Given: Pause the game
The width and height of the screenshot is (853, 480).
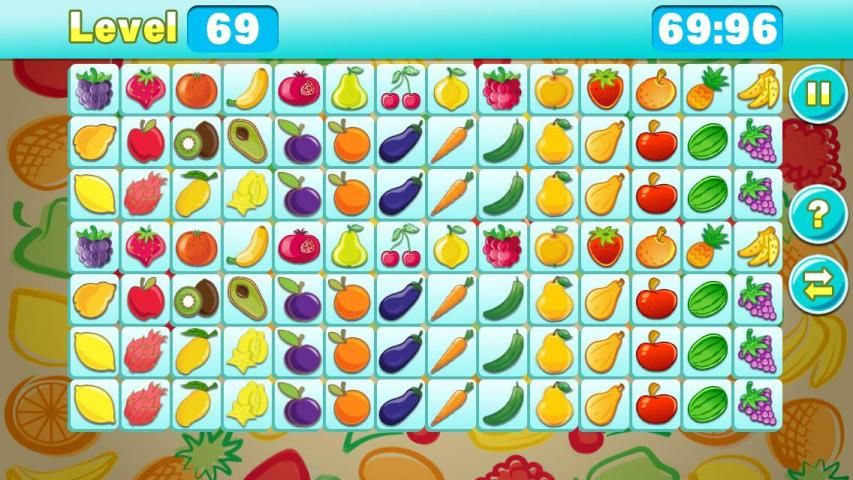Looking at the screenshot, I should [817, 95].
